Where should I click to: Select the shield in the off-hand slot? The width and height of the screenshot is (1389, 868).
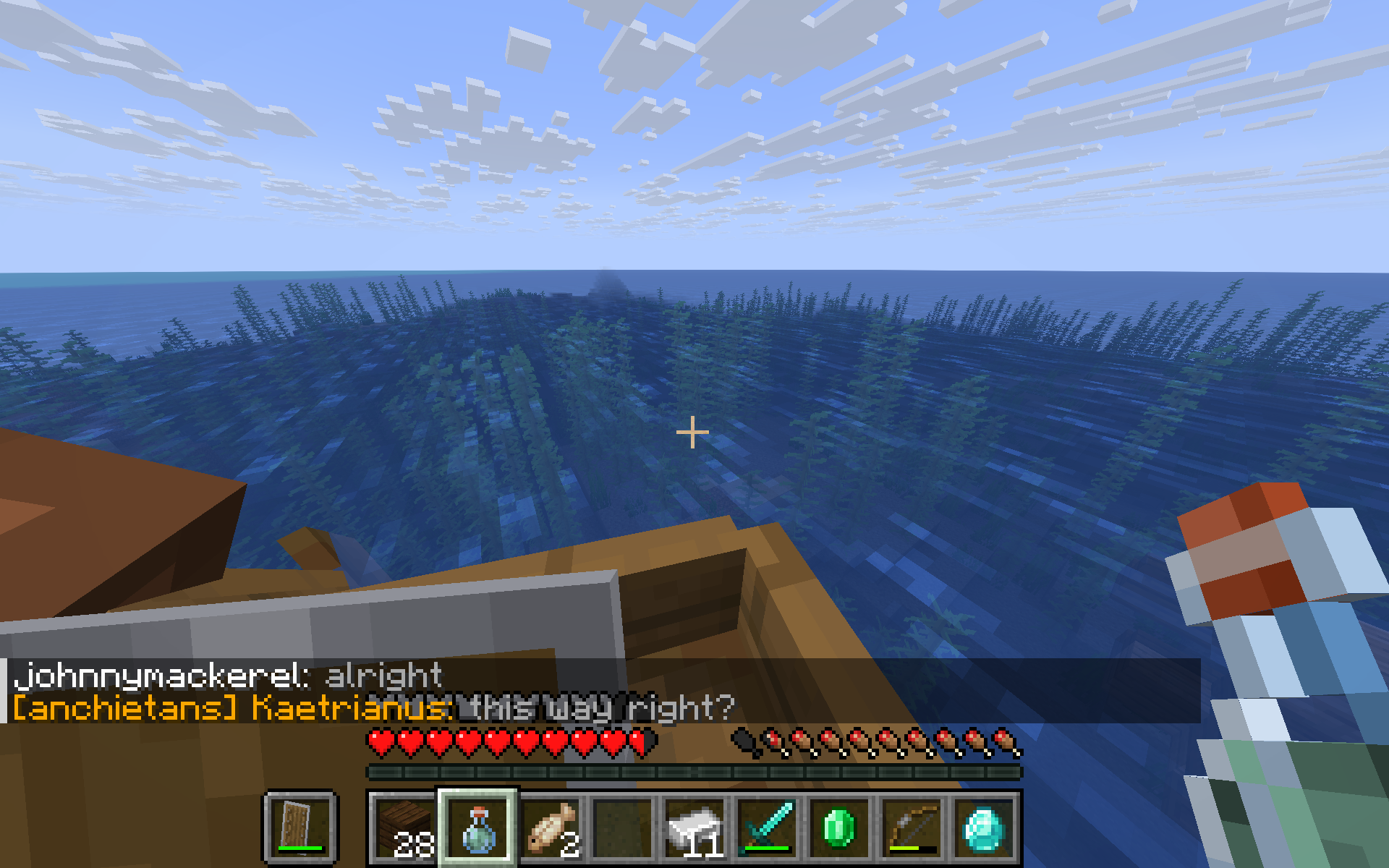[300, 827]
